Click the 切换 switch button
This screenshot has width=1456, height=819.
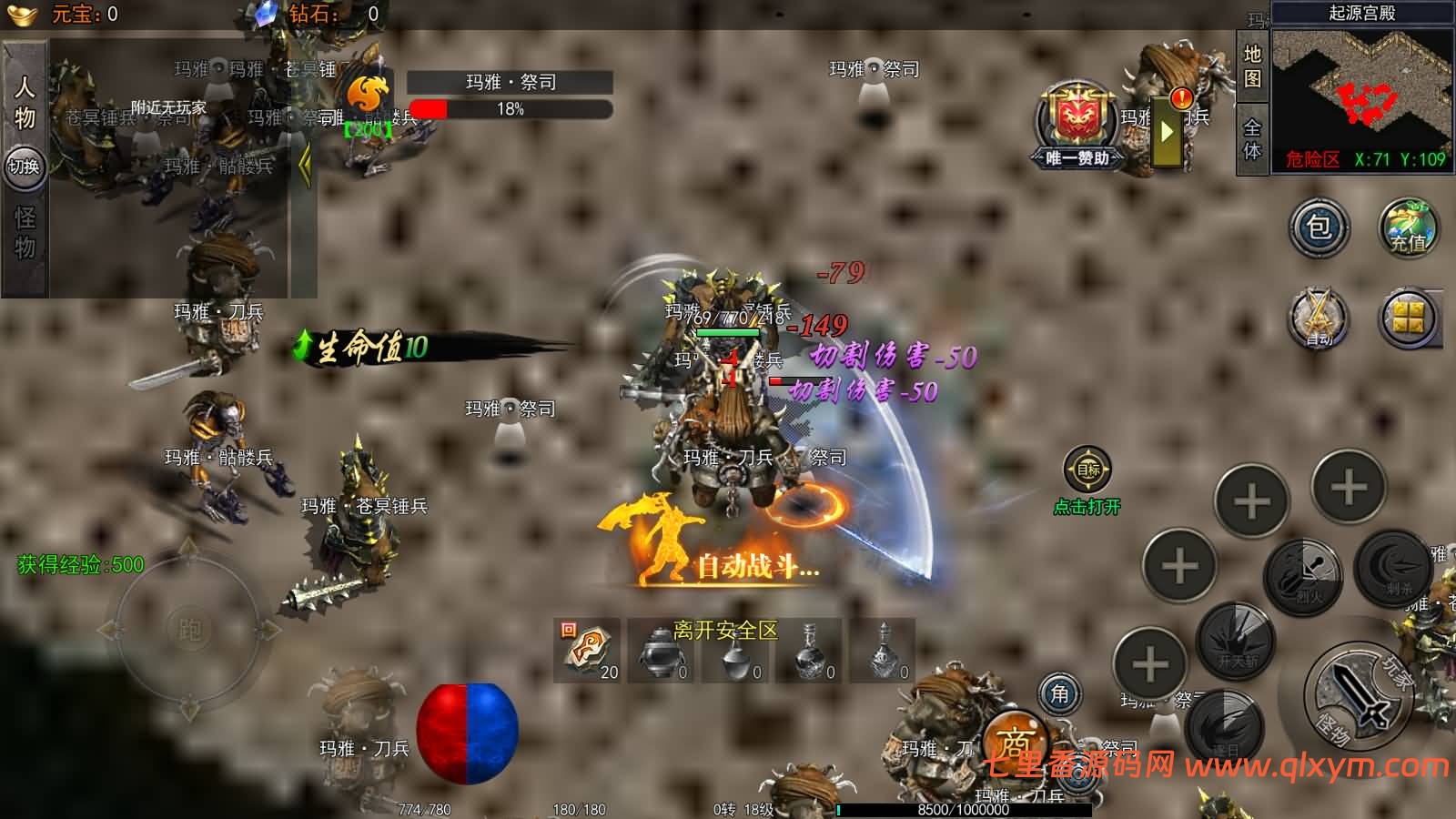(25, 167)
